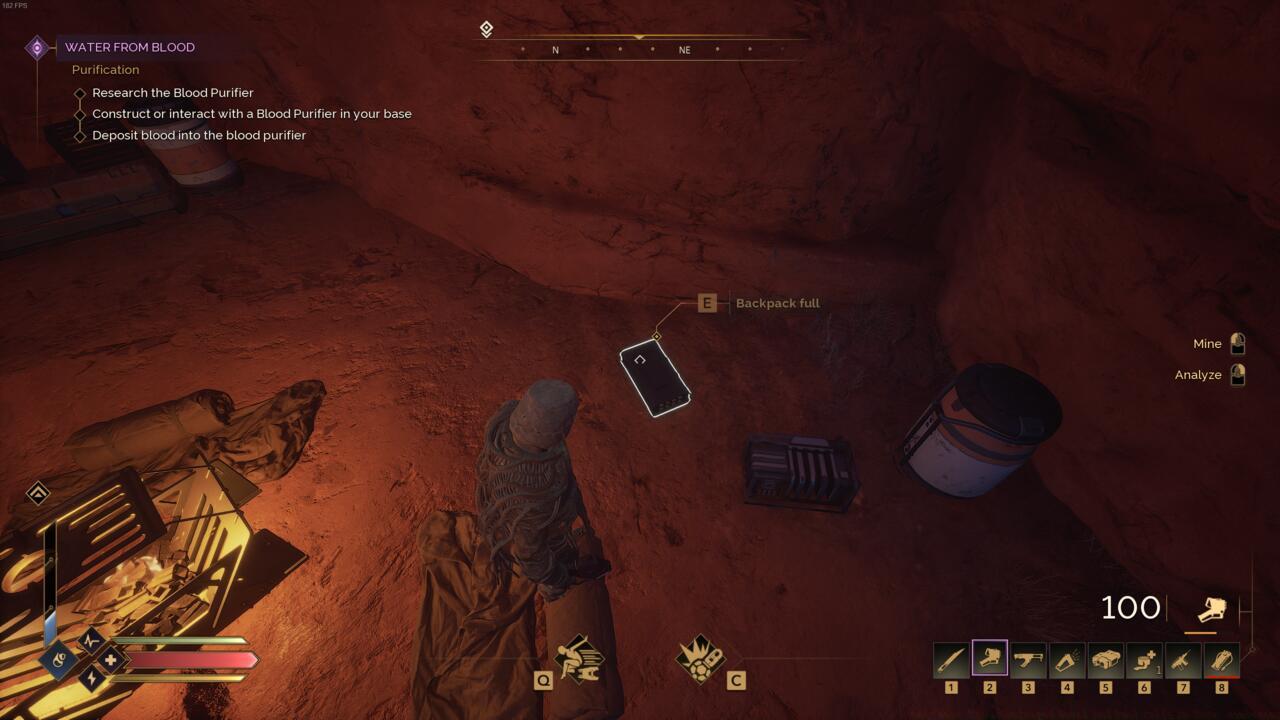Select the repair tool in hotbar slot 6

(x=1142, y=660)
